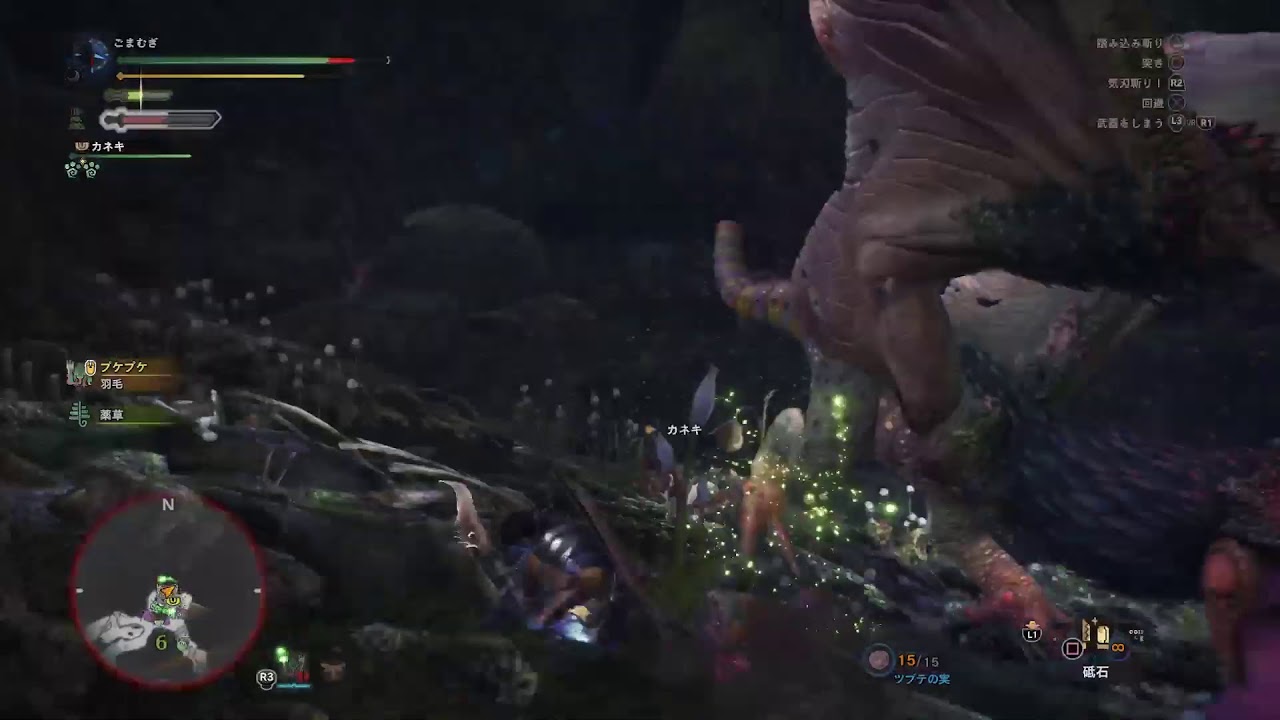Click the 突き thrust command prompt

[x=1152, y=62]
